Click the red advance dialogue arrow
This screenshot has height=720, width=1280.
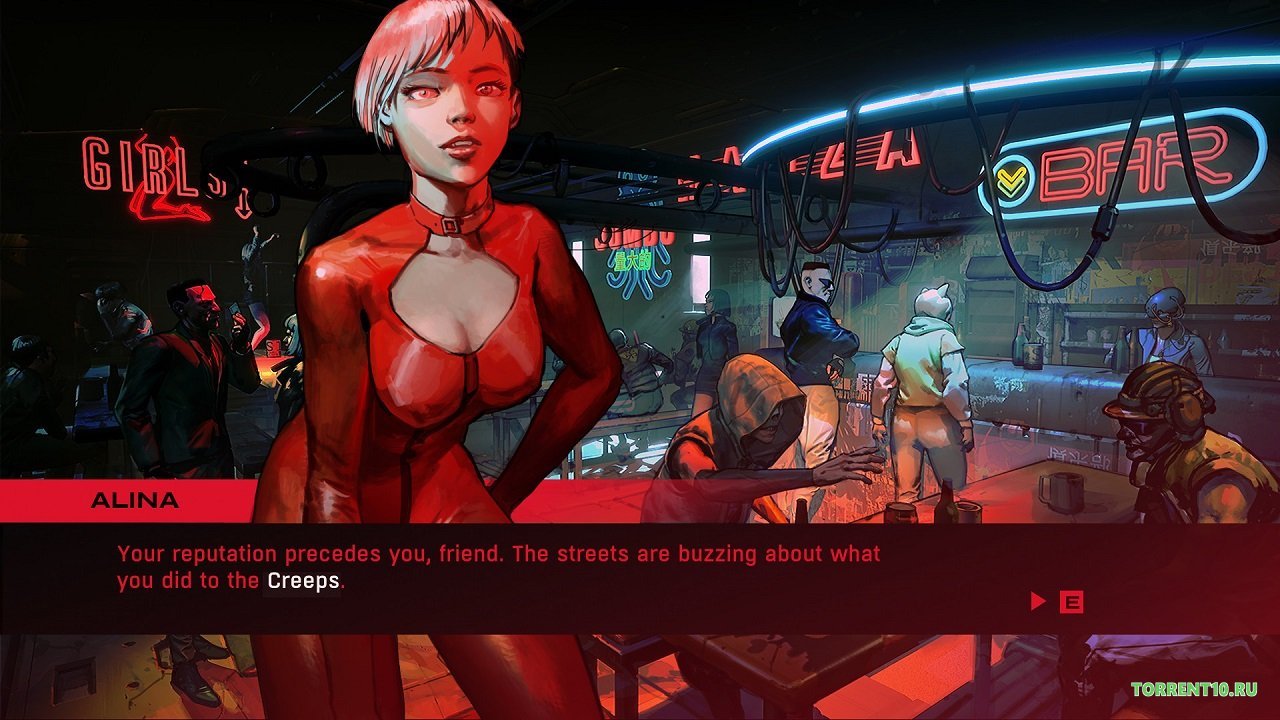pos(1038,602)
